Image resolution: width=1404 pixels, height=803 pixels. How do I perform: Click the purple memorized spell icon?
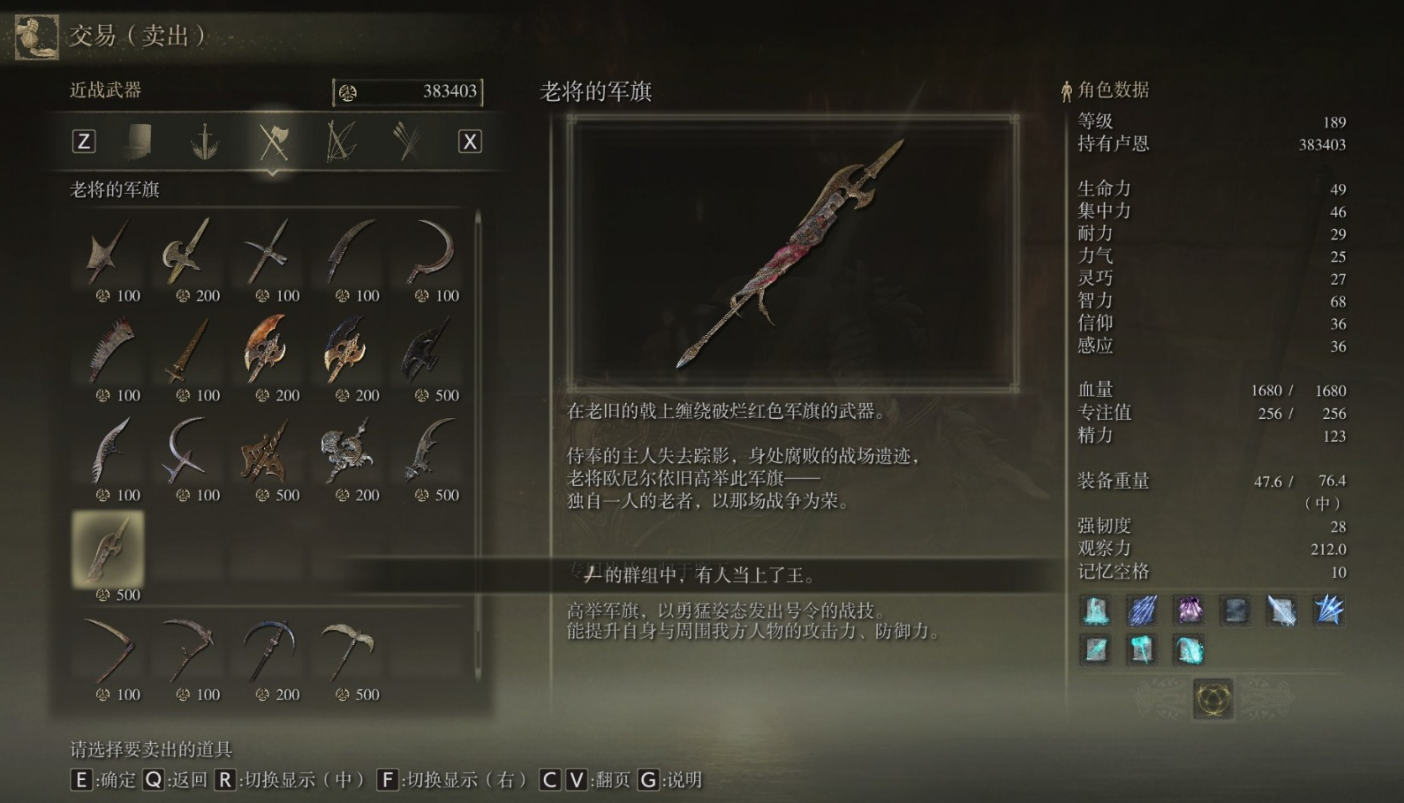point(1190,609)
